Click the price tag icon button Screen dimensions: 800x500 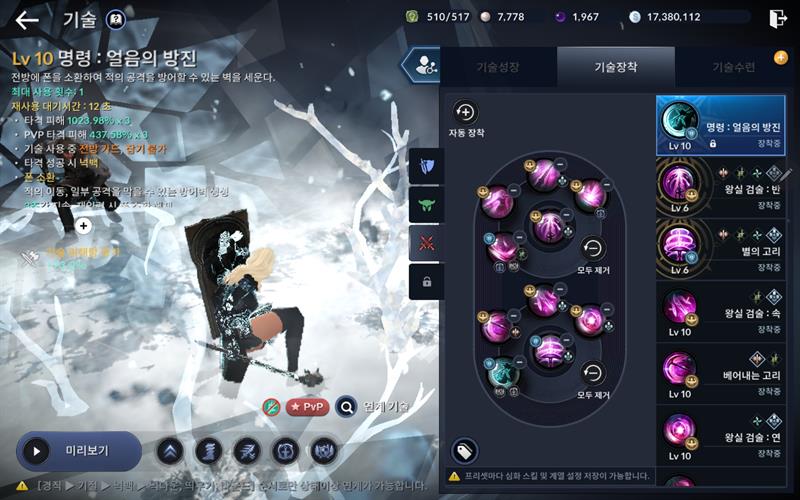[464, 451]
